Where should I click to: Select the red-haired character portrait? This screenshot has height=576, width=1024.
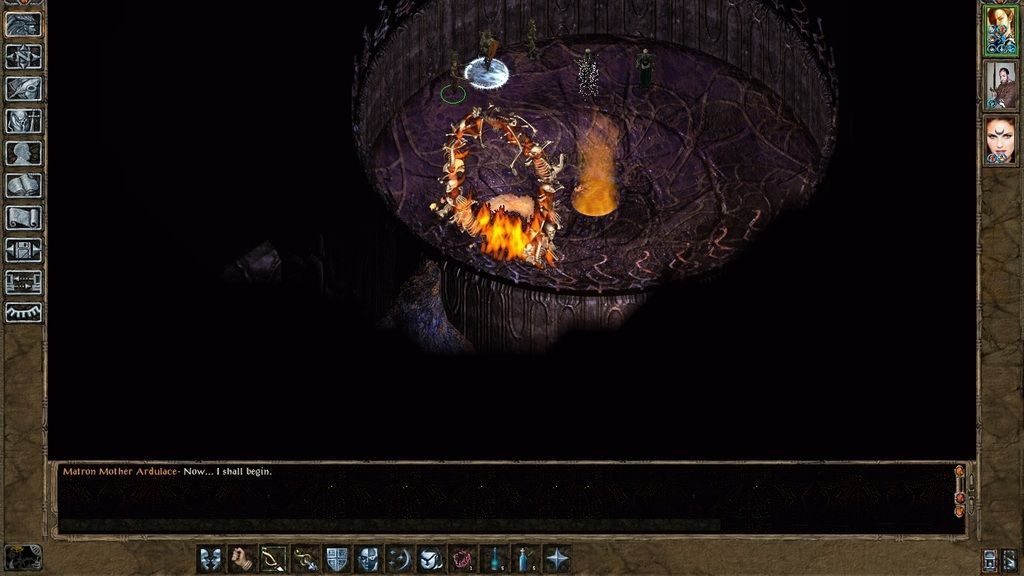click(1000, 29)
